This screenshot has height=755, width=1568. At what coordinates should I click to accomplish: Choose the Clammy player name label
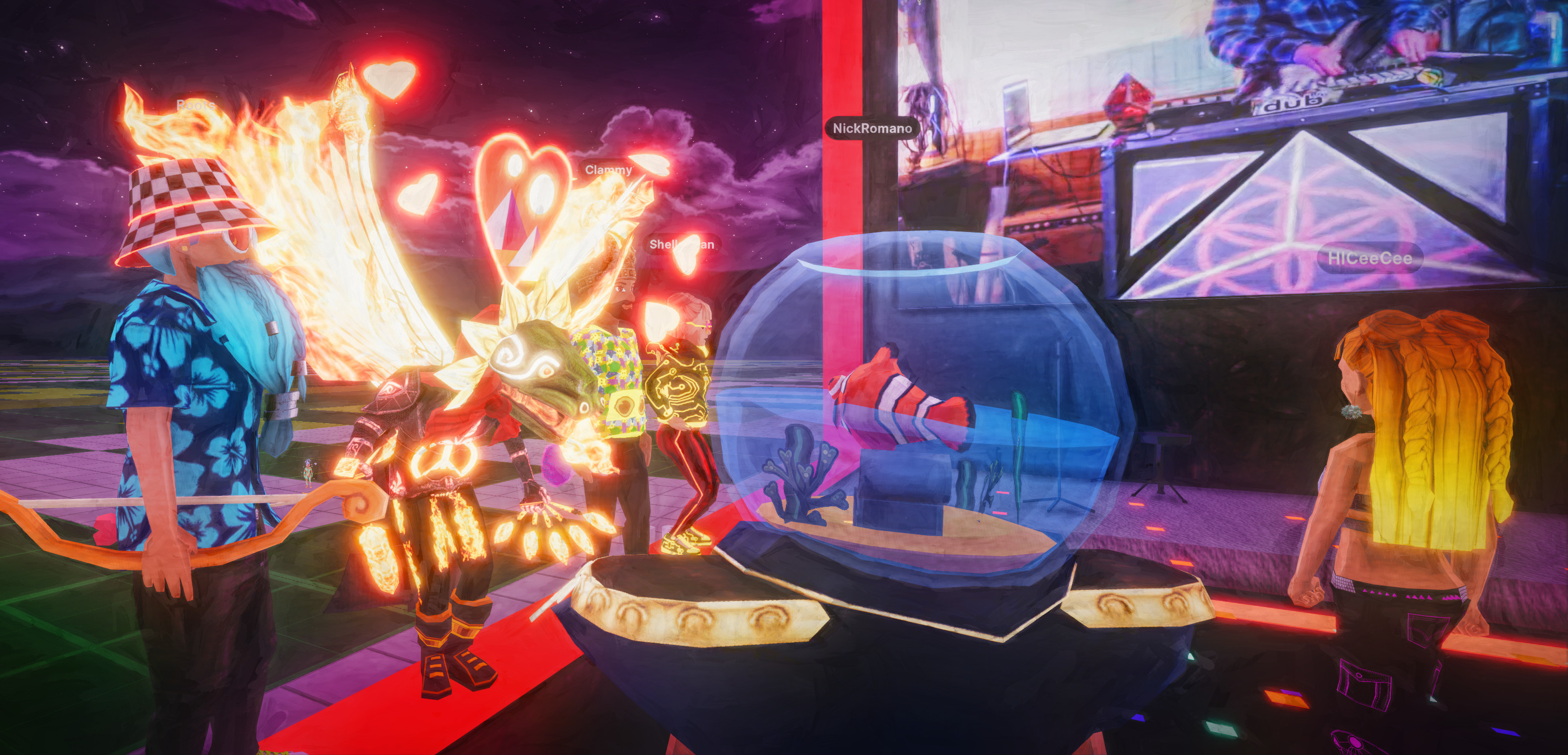pos(608,170)
